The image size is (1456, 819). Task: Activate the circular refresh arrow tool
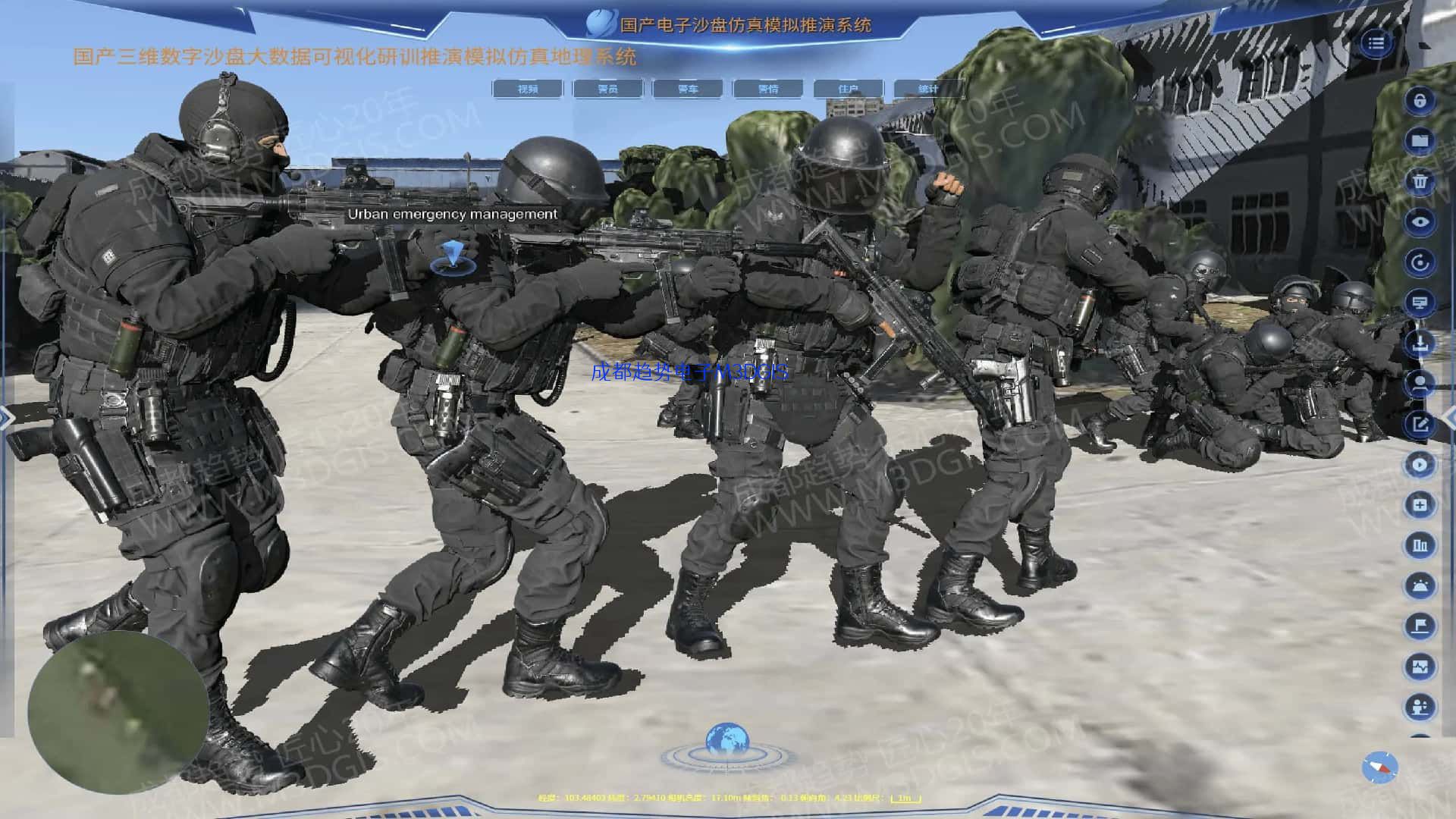1420,262
